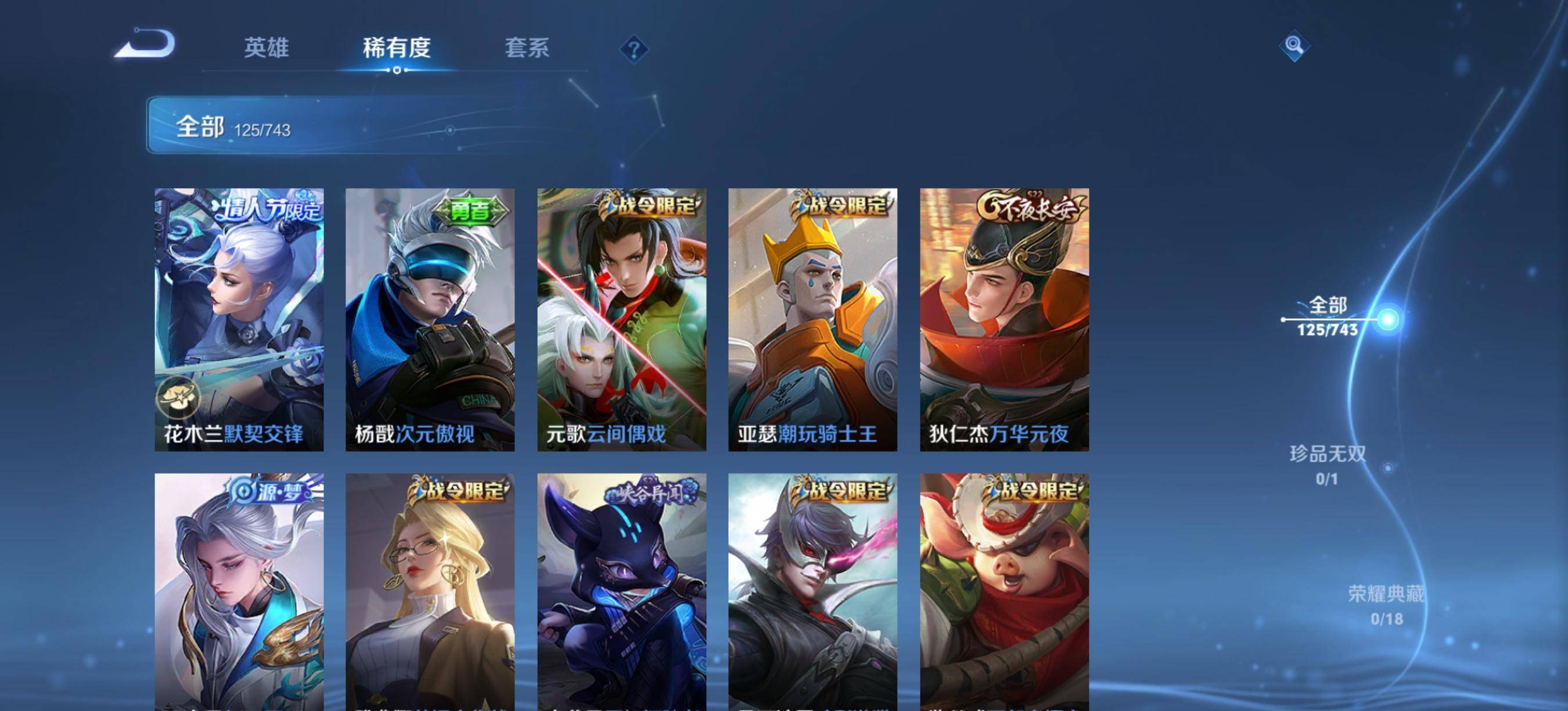Switch to the 英雄 tab
Screen dimensions: 1568x711
click(x=266, y=48)
